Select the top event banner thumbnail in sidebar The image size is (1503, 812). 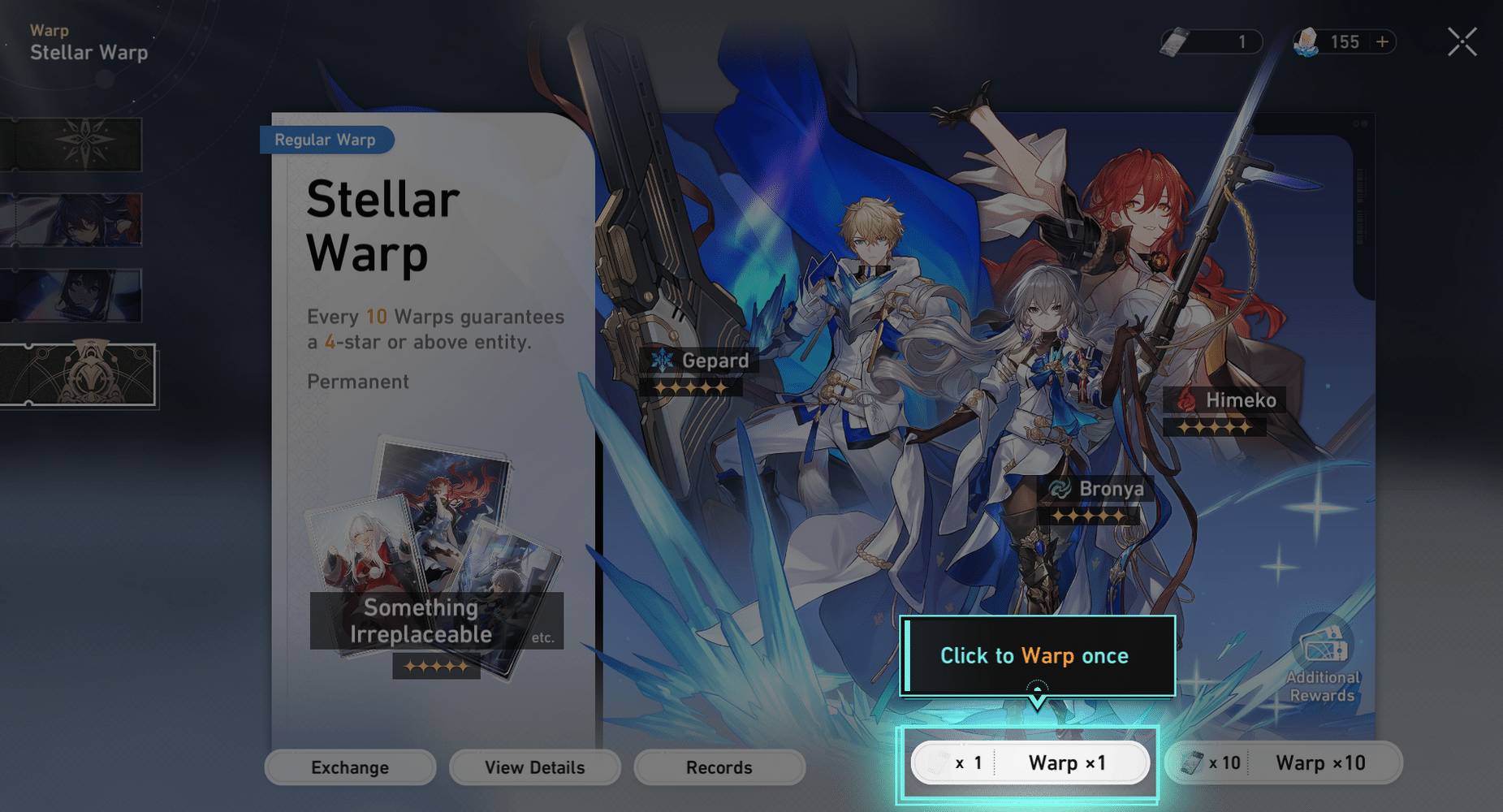73,144
